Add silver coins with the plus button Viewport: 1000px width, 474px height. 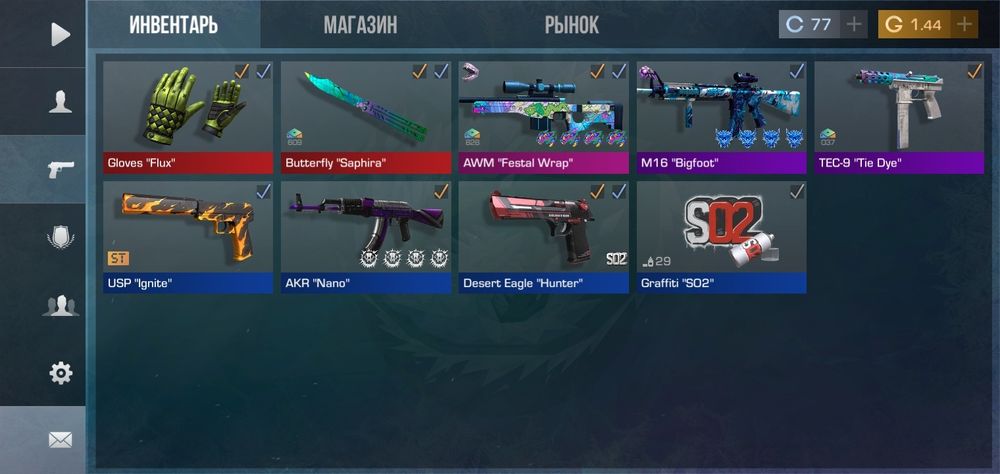click(853, 25)
